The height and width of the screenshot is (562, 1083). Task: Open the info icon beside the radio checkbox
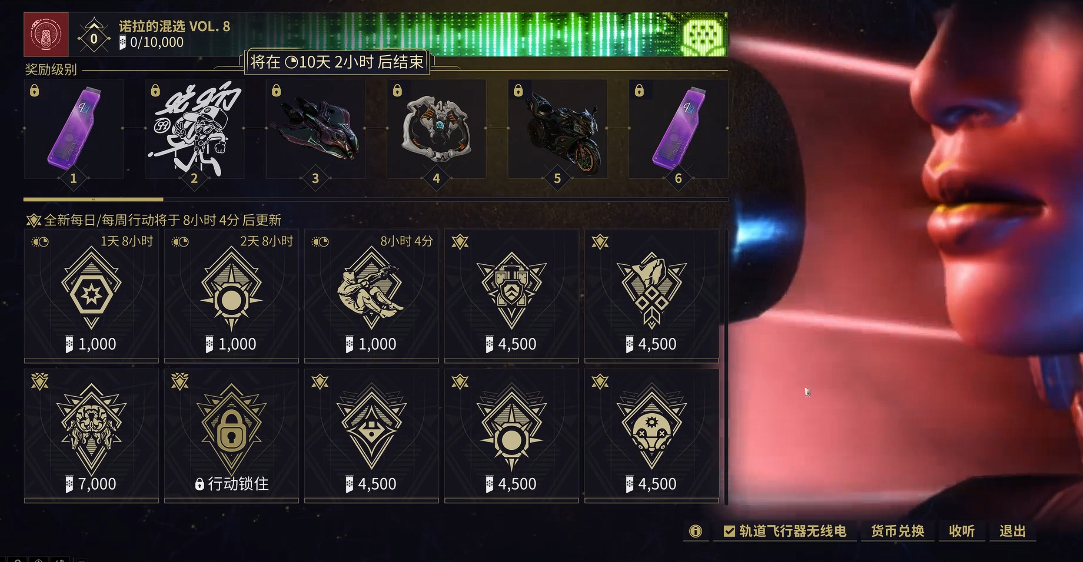[695, 531]
